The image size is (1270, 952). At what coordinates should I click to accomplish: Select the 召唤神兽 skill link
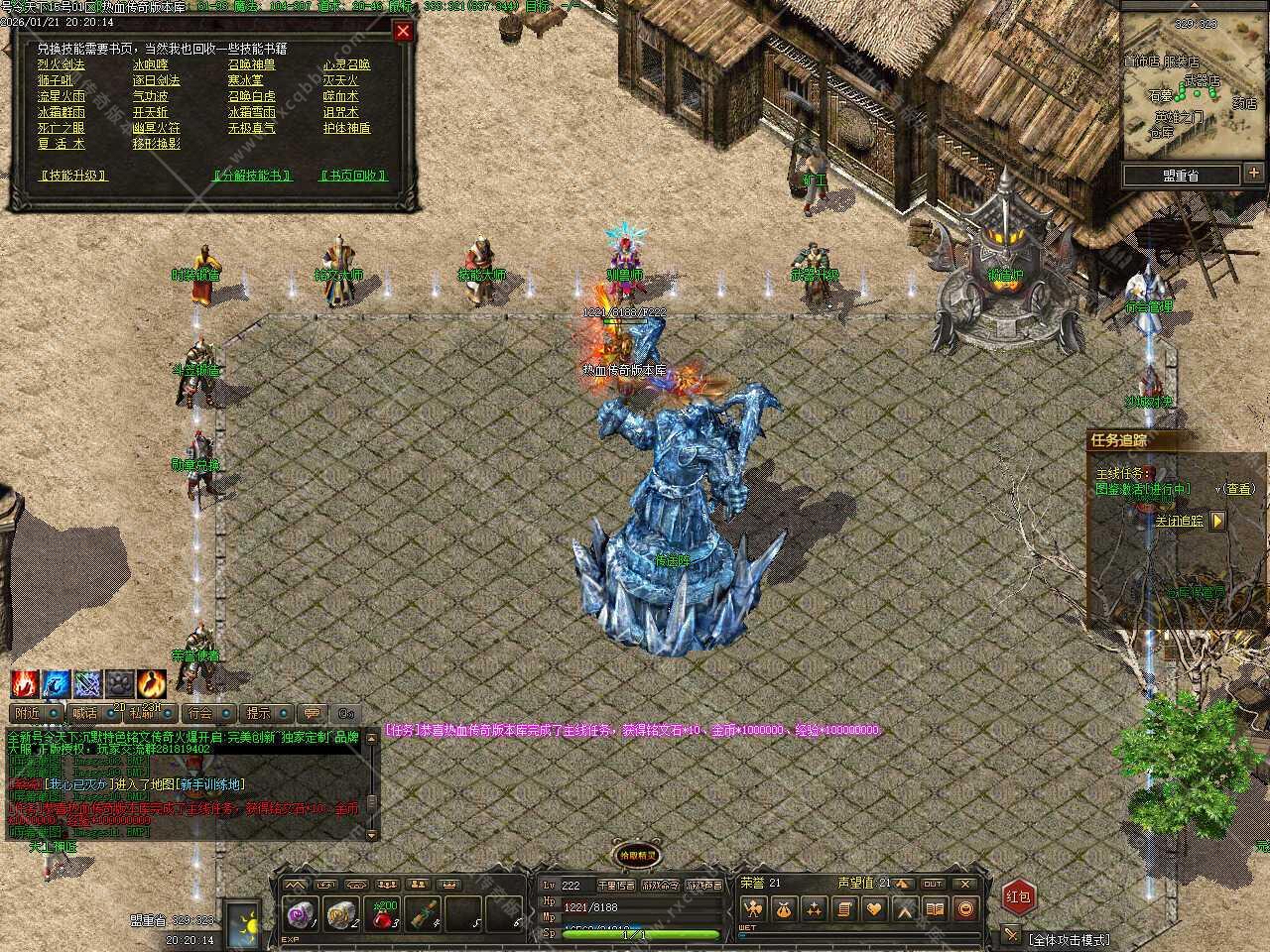pos(252,64)
